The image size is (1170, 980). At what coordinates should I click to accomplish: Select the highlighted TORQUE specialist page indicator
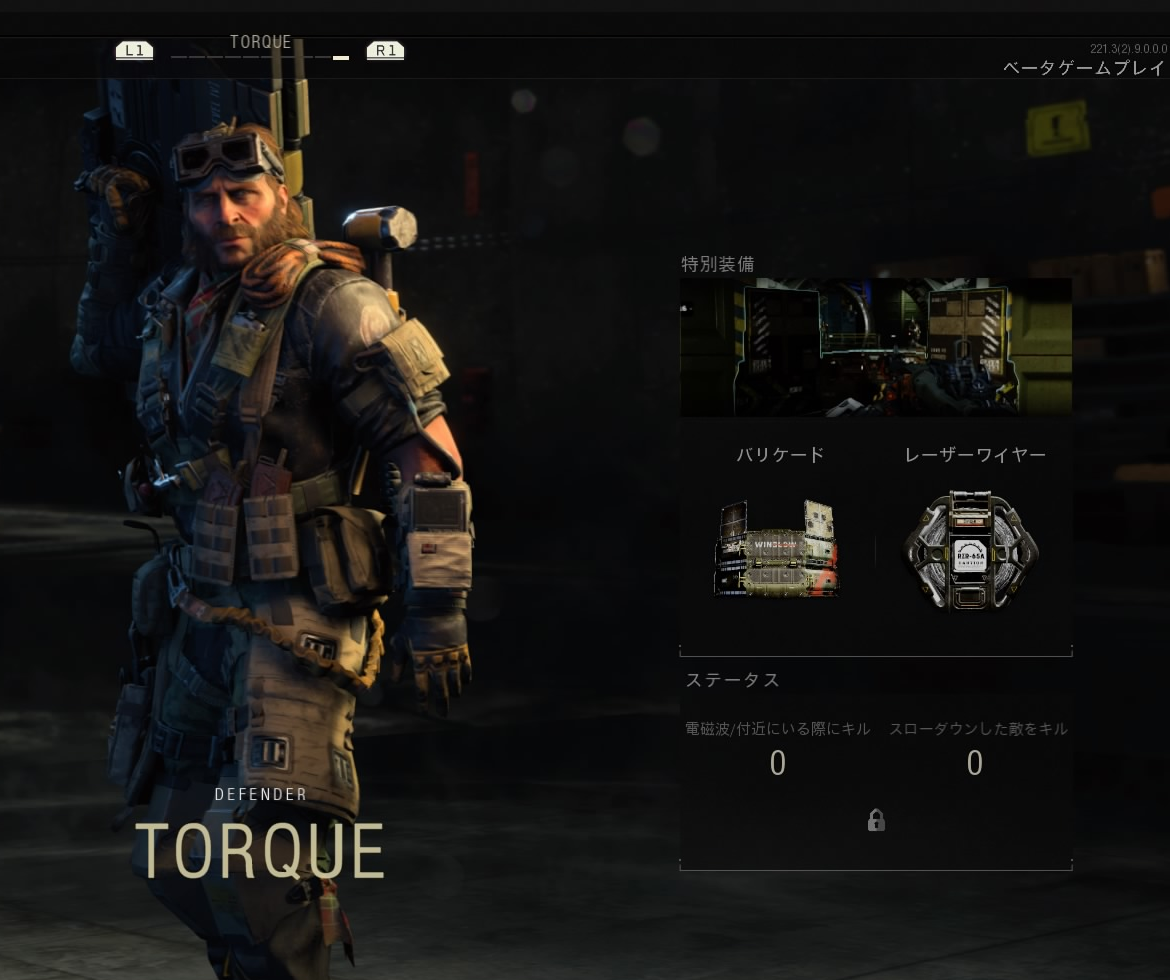[x=341, y=58]
